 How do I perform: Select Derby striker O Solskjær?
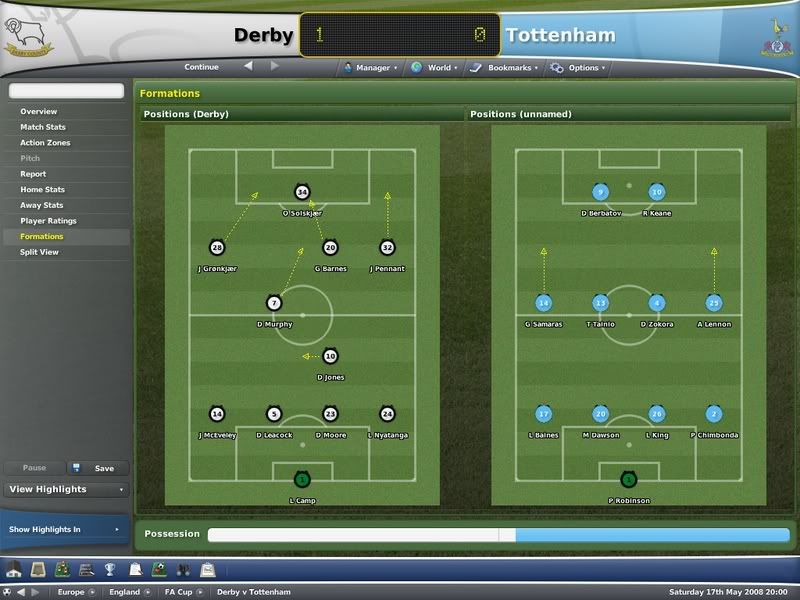click(x=302, y=193)
